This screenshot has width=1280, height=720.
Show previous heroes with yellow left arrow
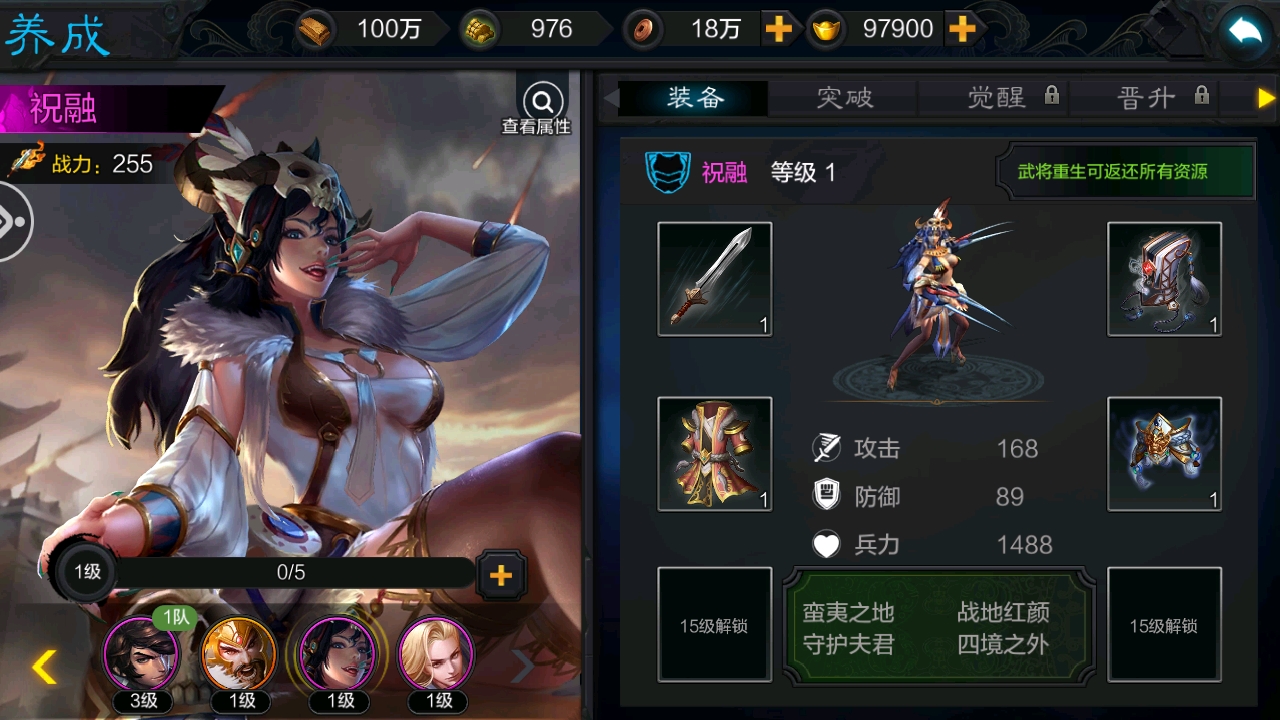click(44, 666)
